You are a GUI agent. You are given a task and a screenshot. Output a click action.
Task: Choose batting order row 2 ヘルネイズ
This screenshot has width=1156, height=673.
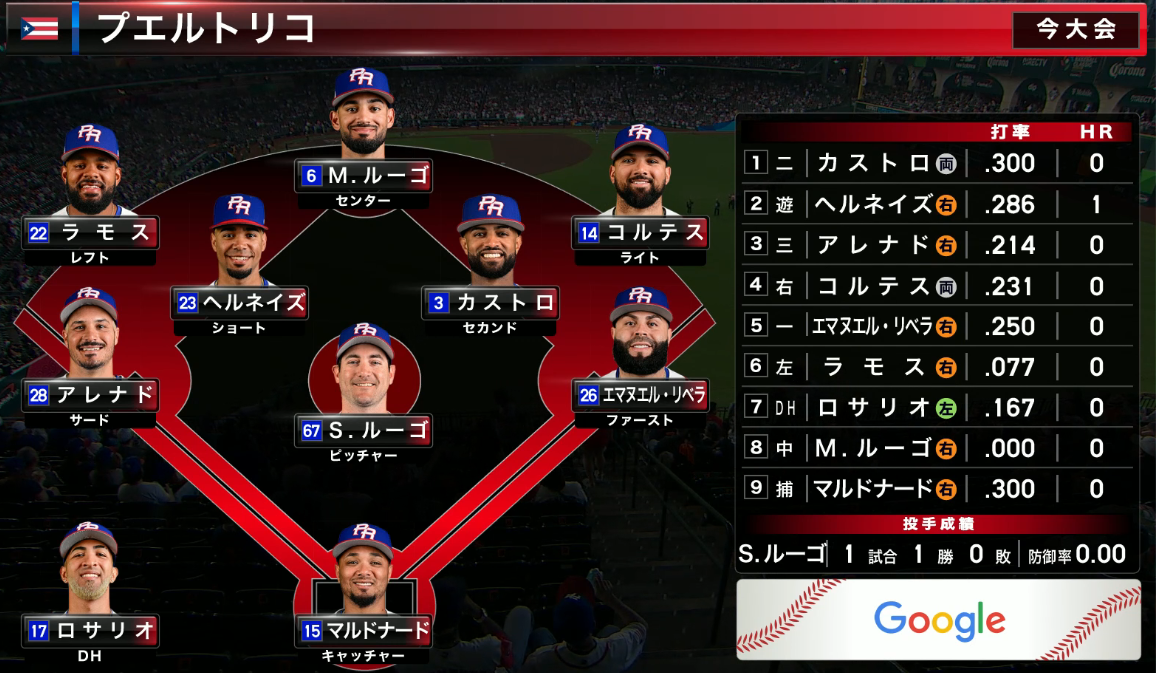click(x=937, y=204)
